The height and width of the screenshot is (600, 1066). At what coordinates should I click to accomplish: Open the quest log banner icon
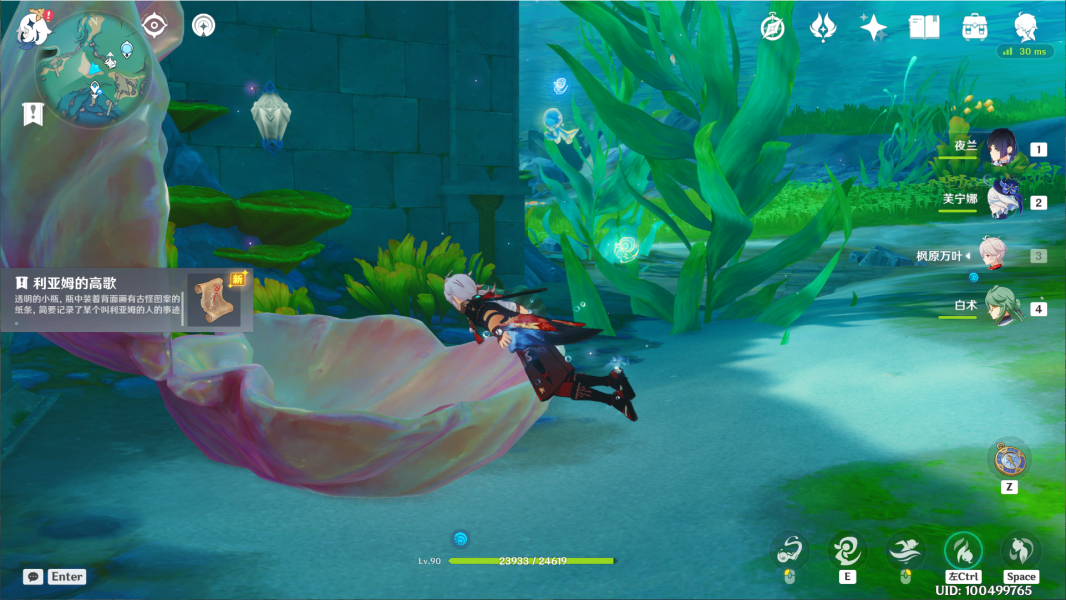click(33, 113)
